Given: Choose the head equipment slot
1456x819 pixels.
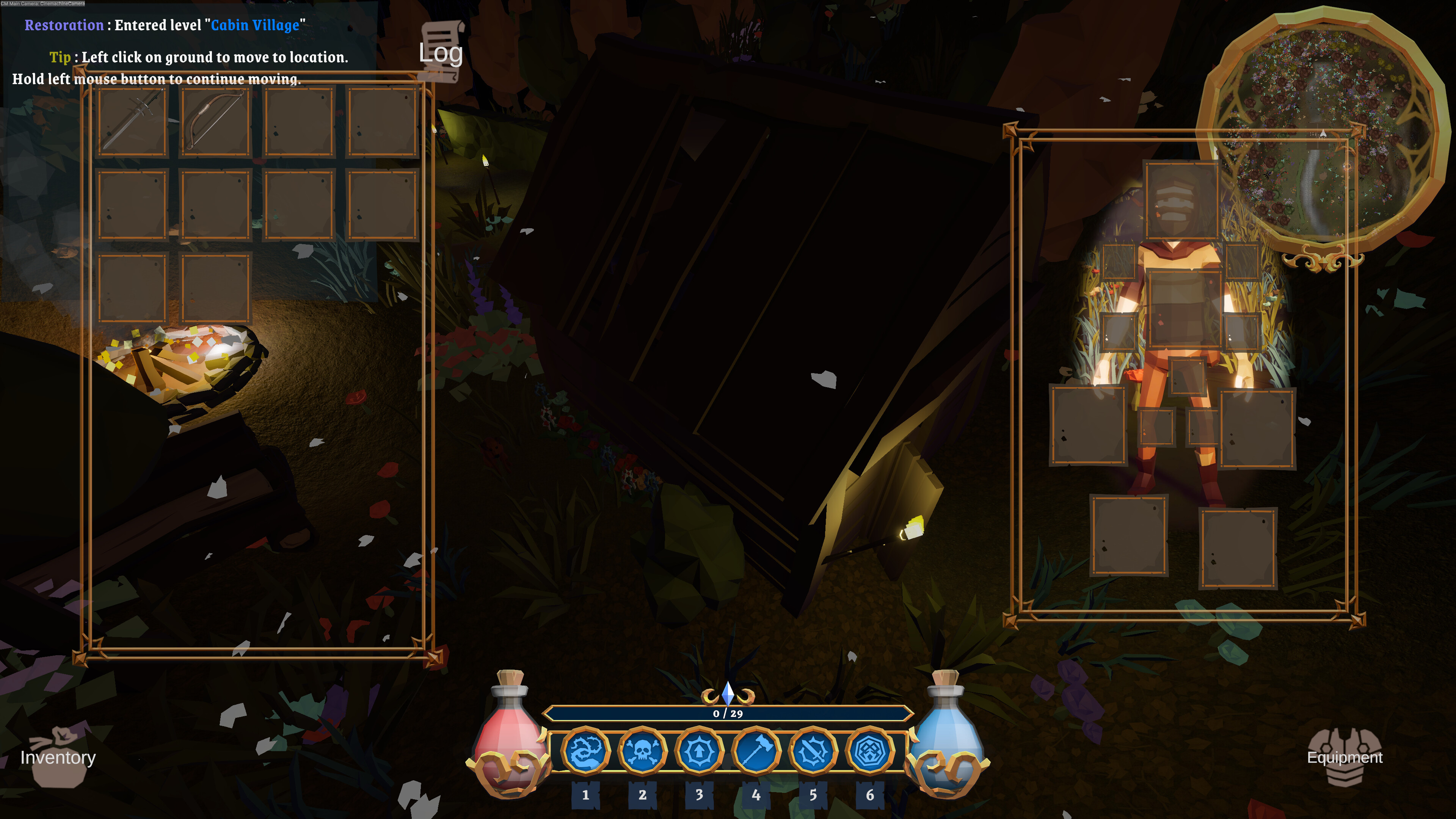Looking at the screenshot, I should coord(1181,201).
